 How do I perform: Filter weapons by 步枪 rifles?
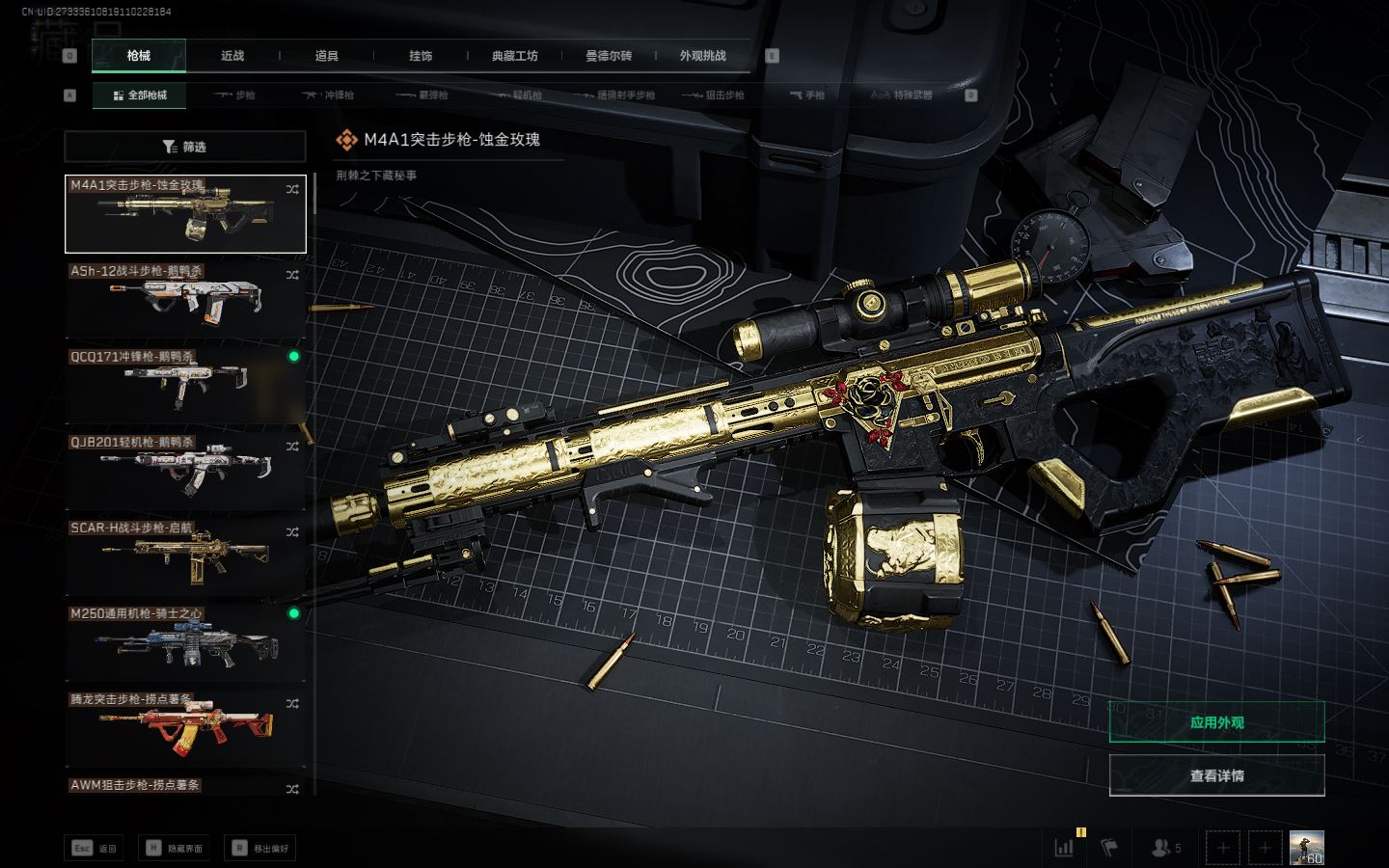pyautogui.click(x=234, y=95)
